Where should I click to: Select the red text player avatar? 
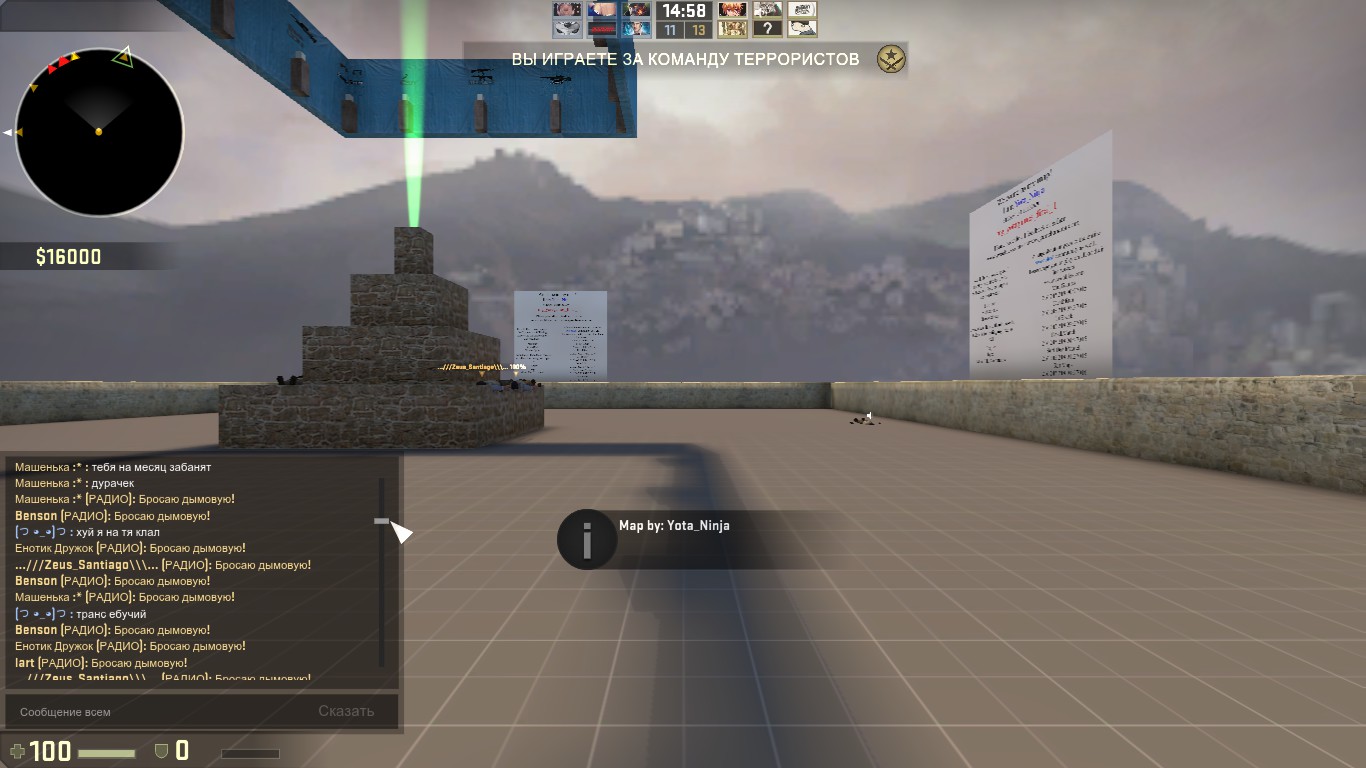(603, 29)
